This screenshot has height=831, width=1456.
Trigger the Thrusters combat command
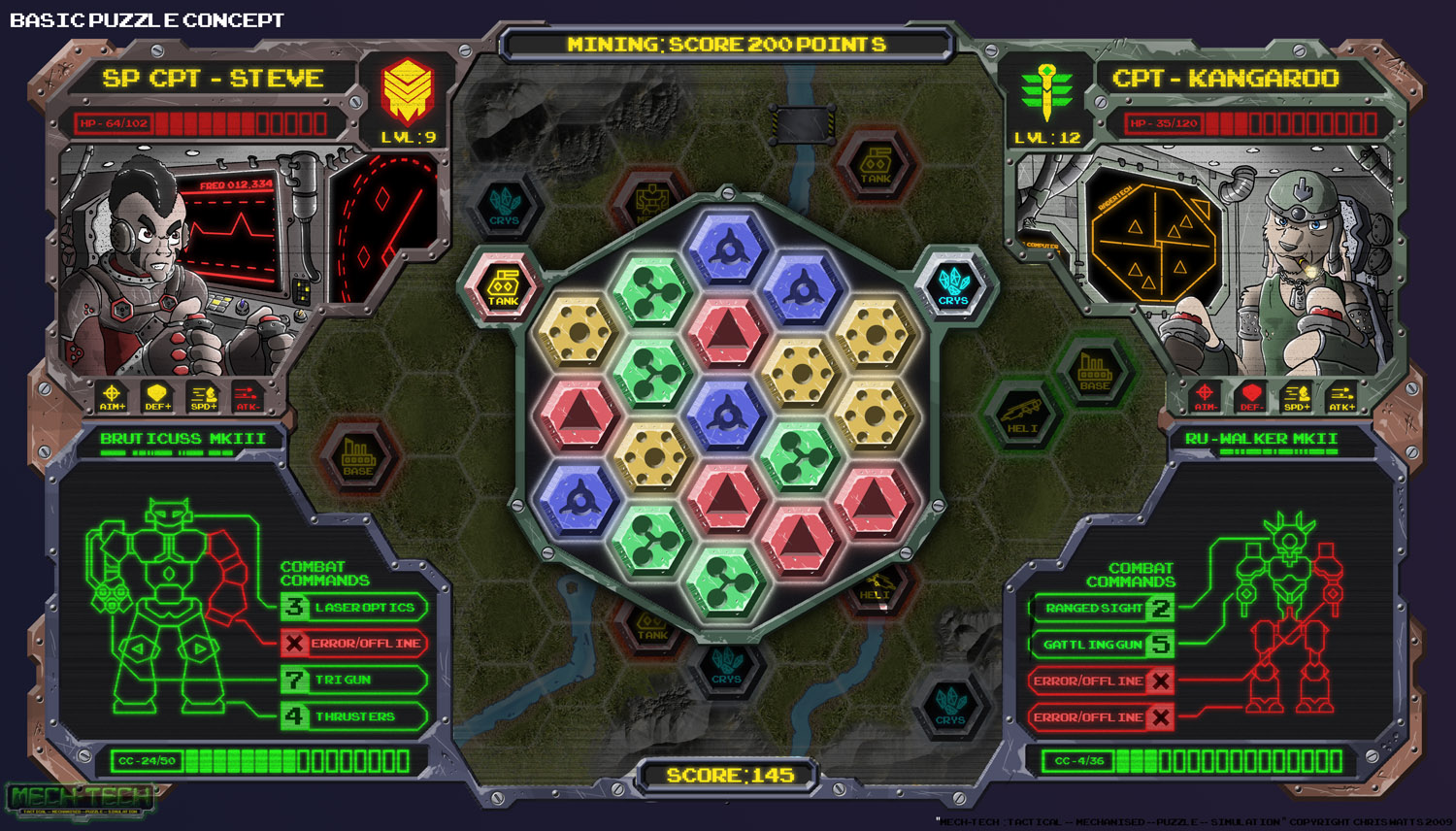tap(354, 716)
